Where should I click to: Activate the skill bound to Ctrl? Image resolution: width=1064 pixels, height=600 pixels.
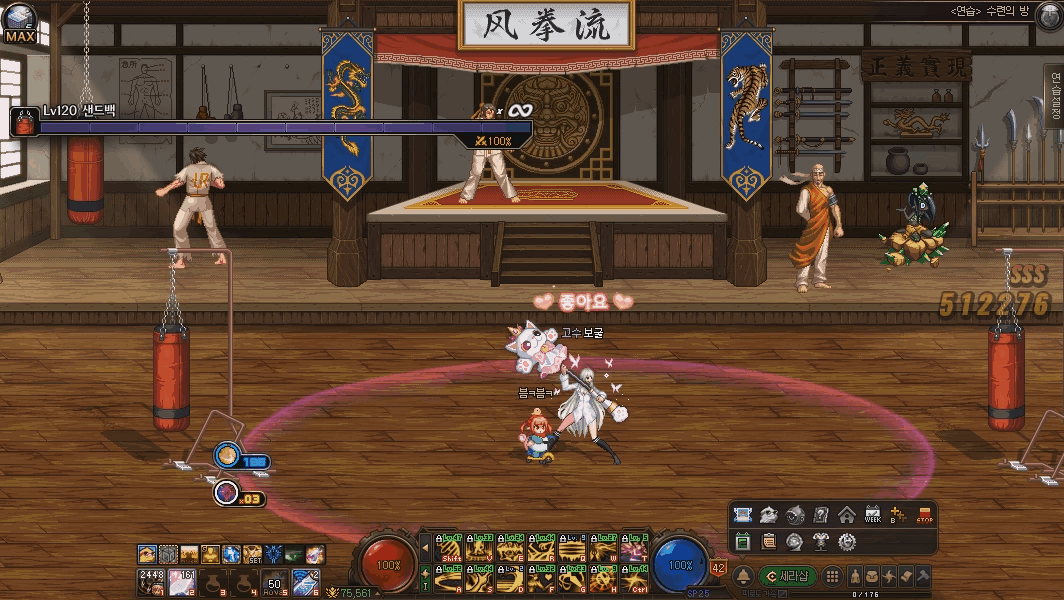[x=635, y=577]
